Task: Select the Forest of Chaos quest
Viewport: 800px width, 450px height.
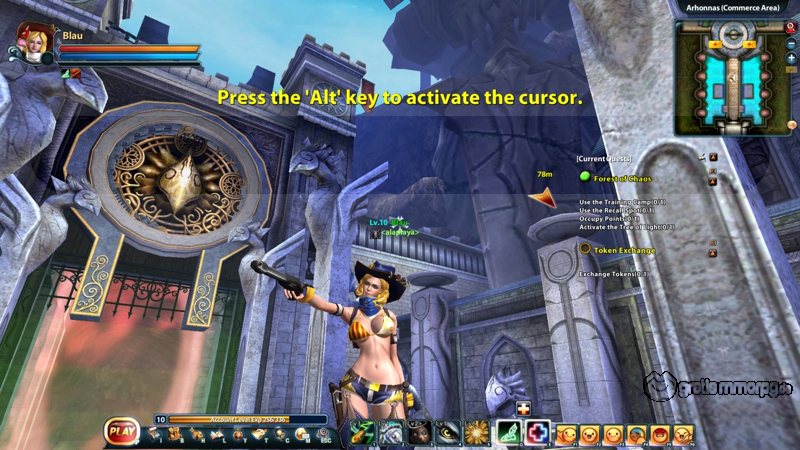Action: [x=620, y=177]
